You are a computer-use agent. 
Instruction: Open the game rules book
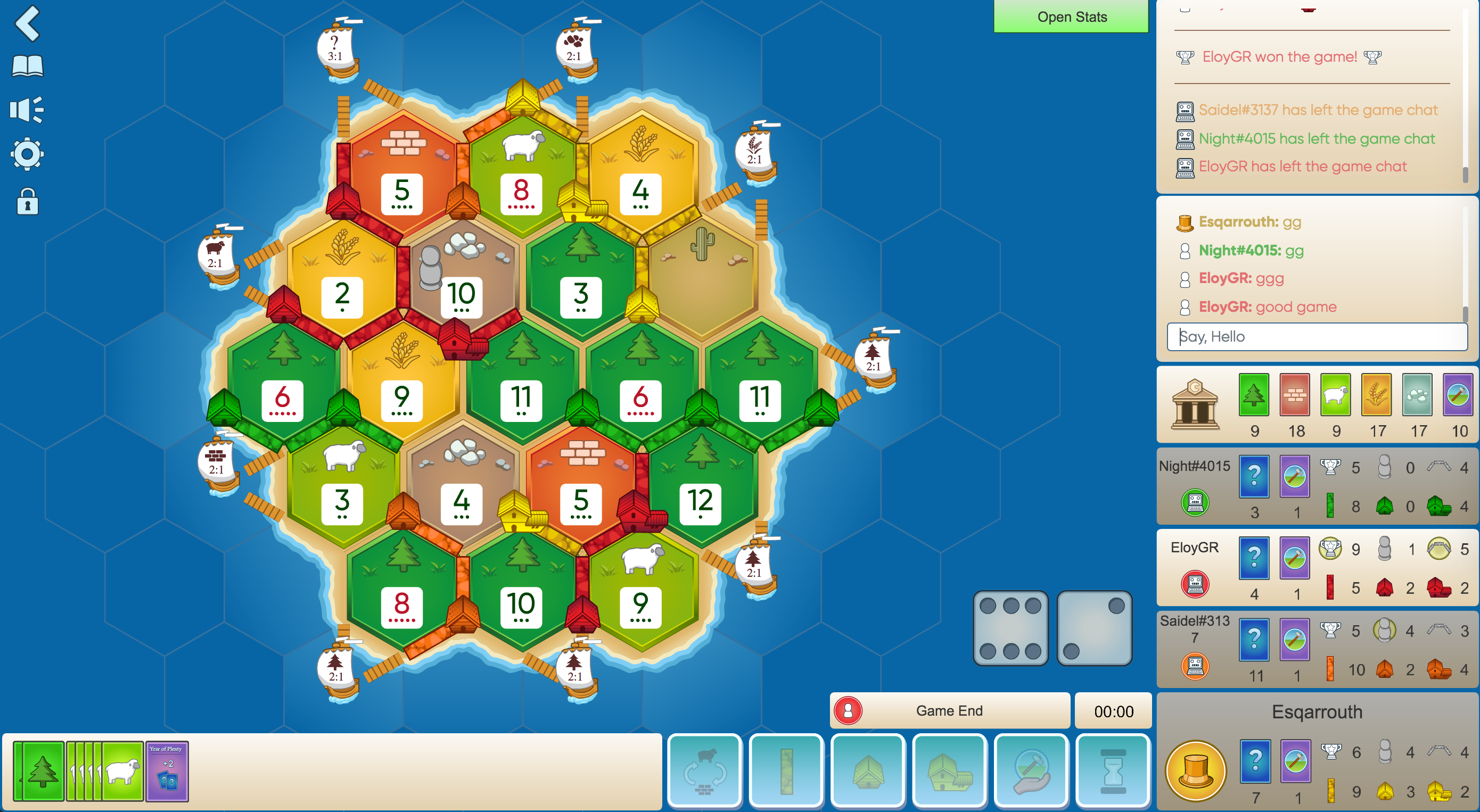pyautogui.click(x=28, y=64)
